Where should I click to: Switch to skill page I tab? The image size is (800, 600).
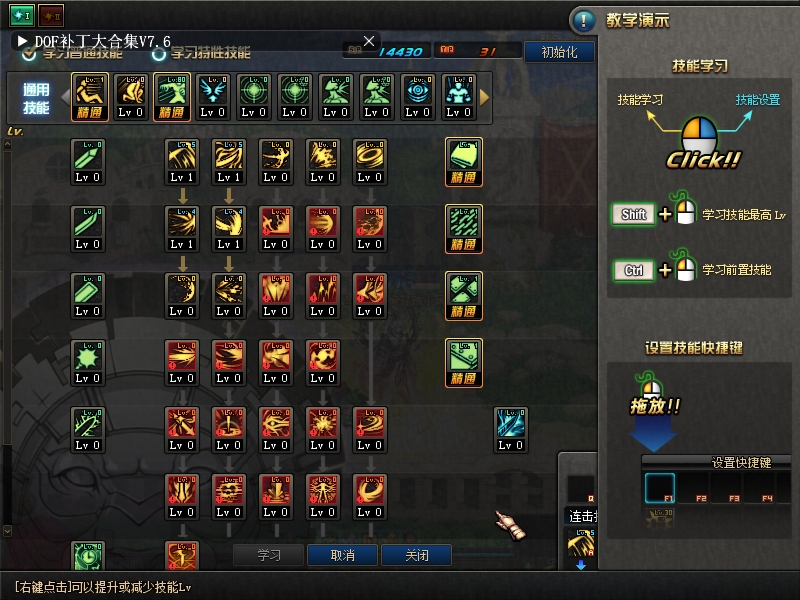pos(21,15)
